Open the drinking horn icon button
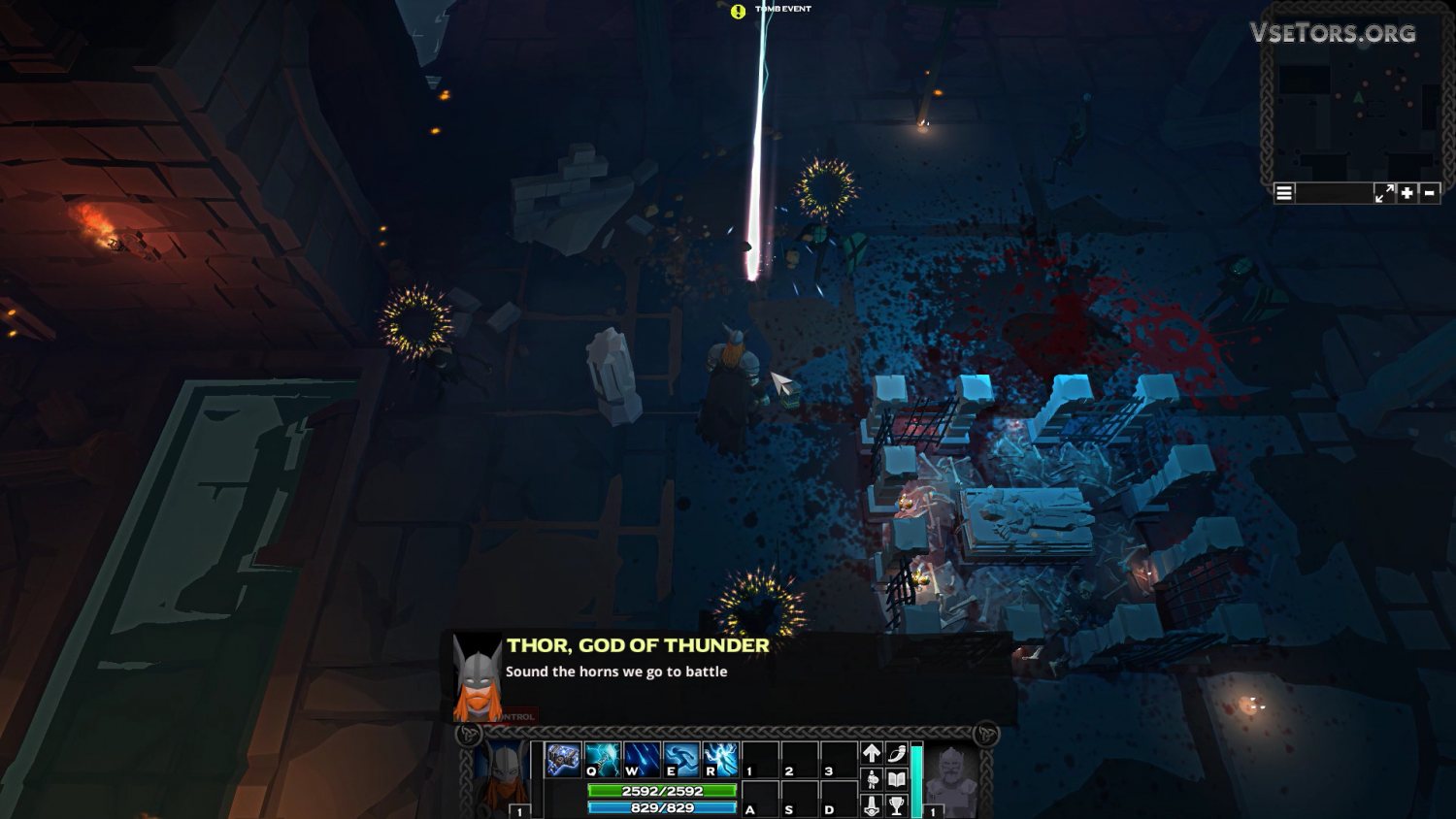This screenshot has width=1456, height=819. pos(897,753)
